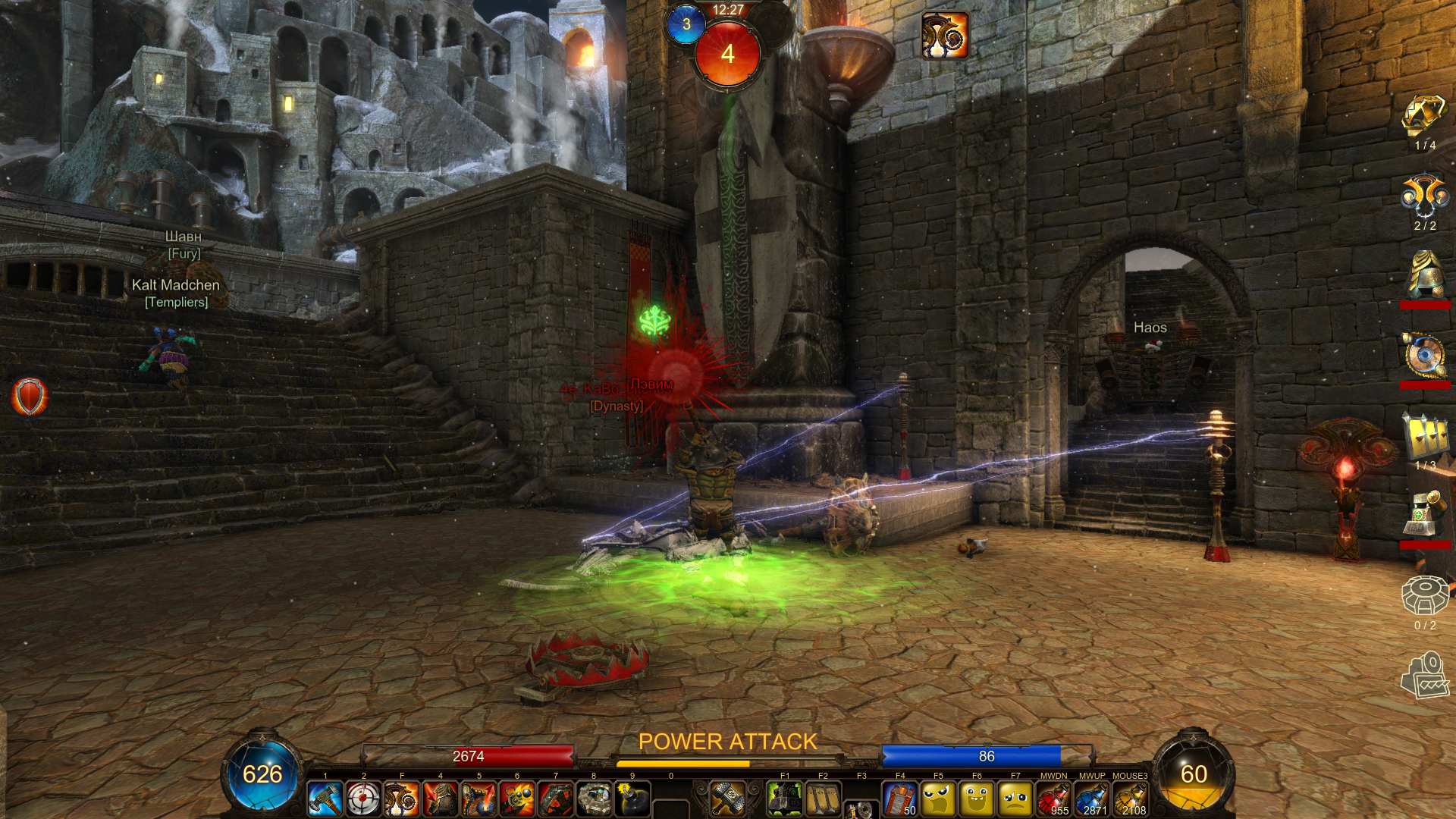Drink the blue mana potion
Screen dimensions: 1456x819
(1092, 799)
